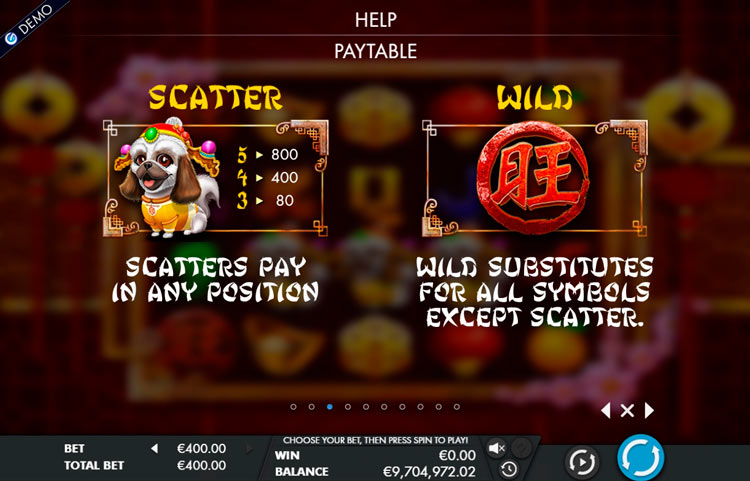750x481 pixels.
Task: Toggle the sound mute icon
Action: point(496,448)
